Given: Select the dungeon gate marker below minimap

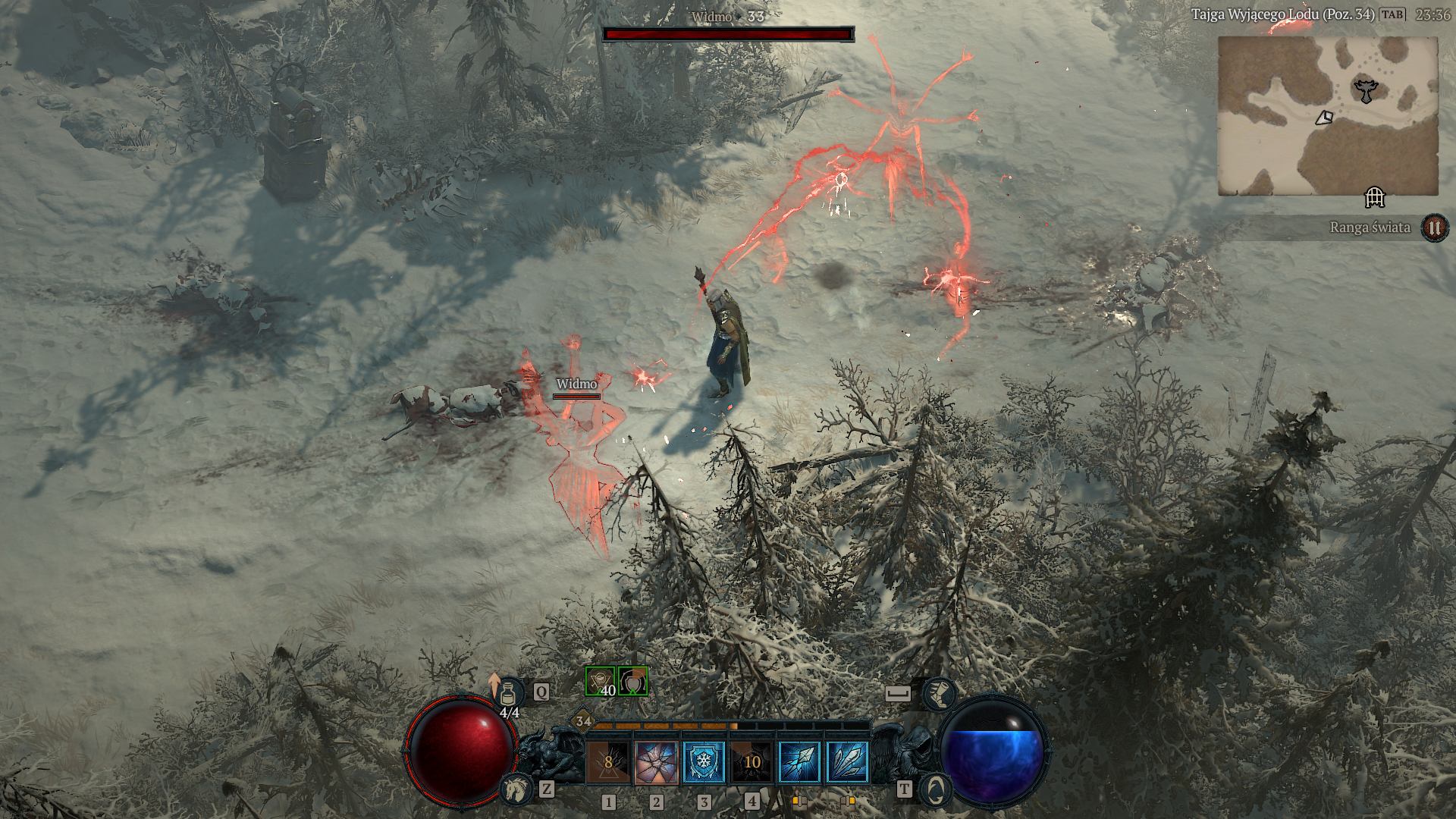Looking at the screenshot, I should [x=1374, y=198].
